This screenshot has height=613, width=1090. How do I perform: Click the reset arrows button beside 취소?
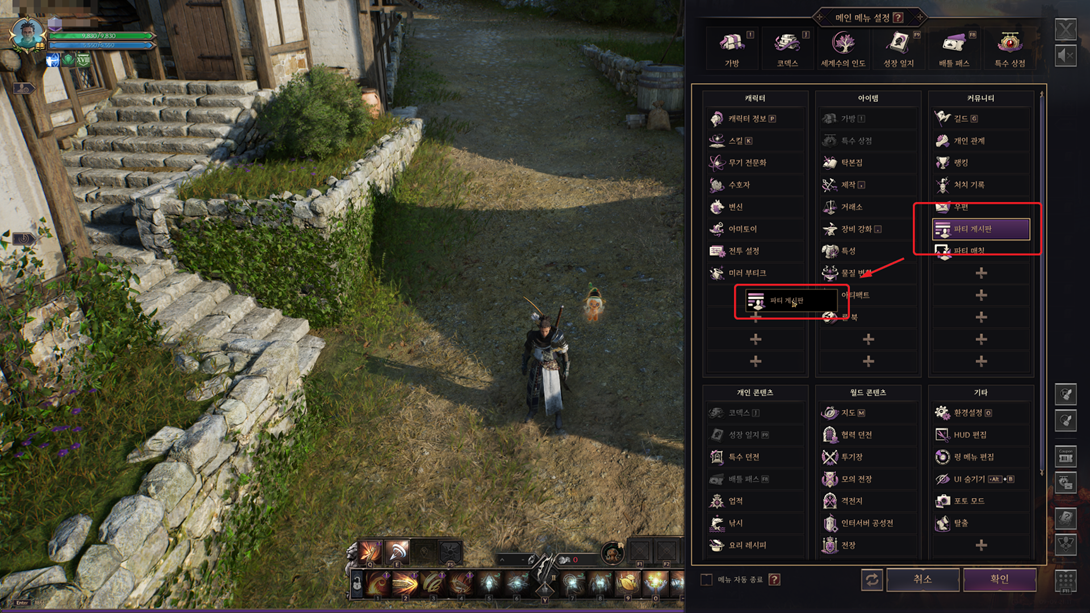(872, 580)
